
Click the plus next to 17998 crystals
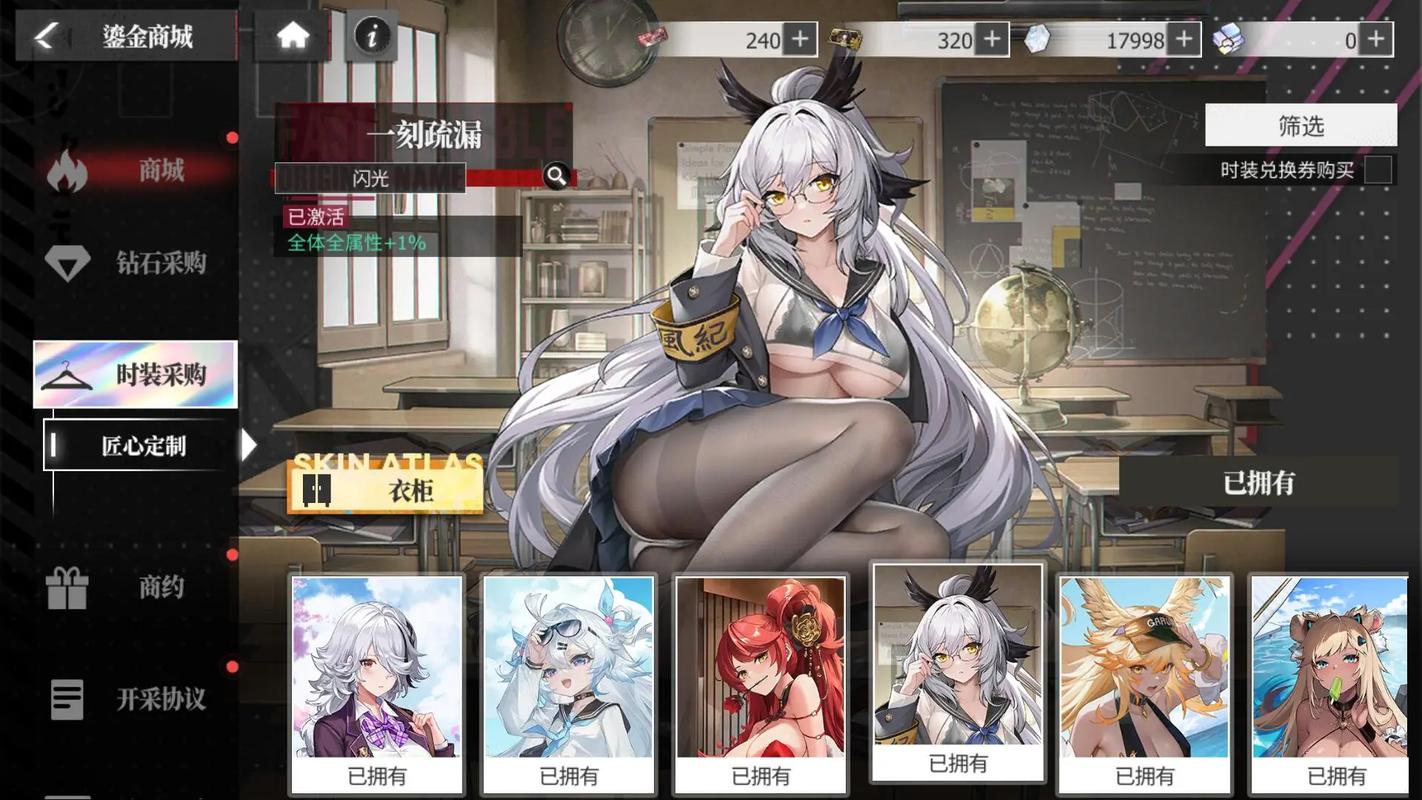(x=1183, y=39)
